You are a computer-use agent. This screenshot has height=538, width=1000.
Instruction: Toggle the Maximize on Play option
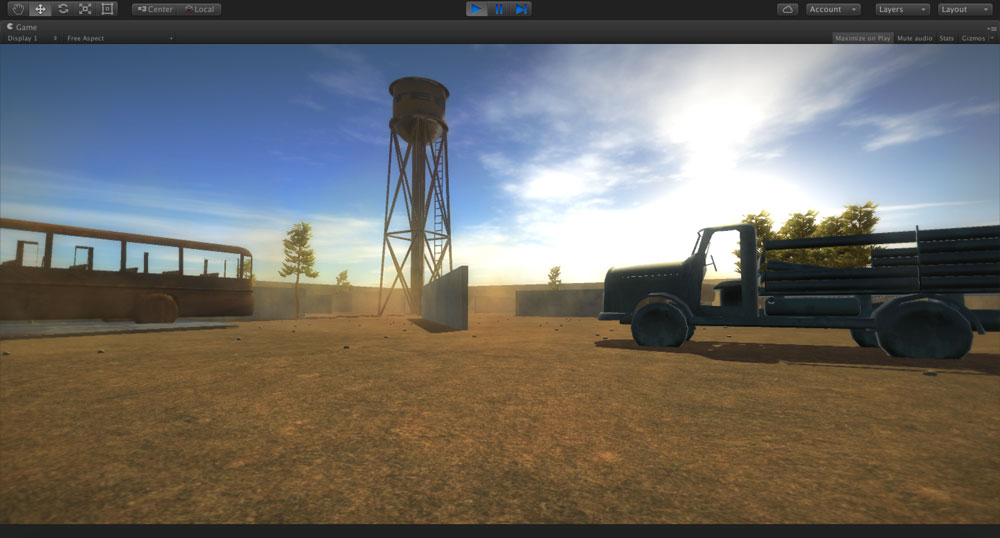click(x=862, y=38)
